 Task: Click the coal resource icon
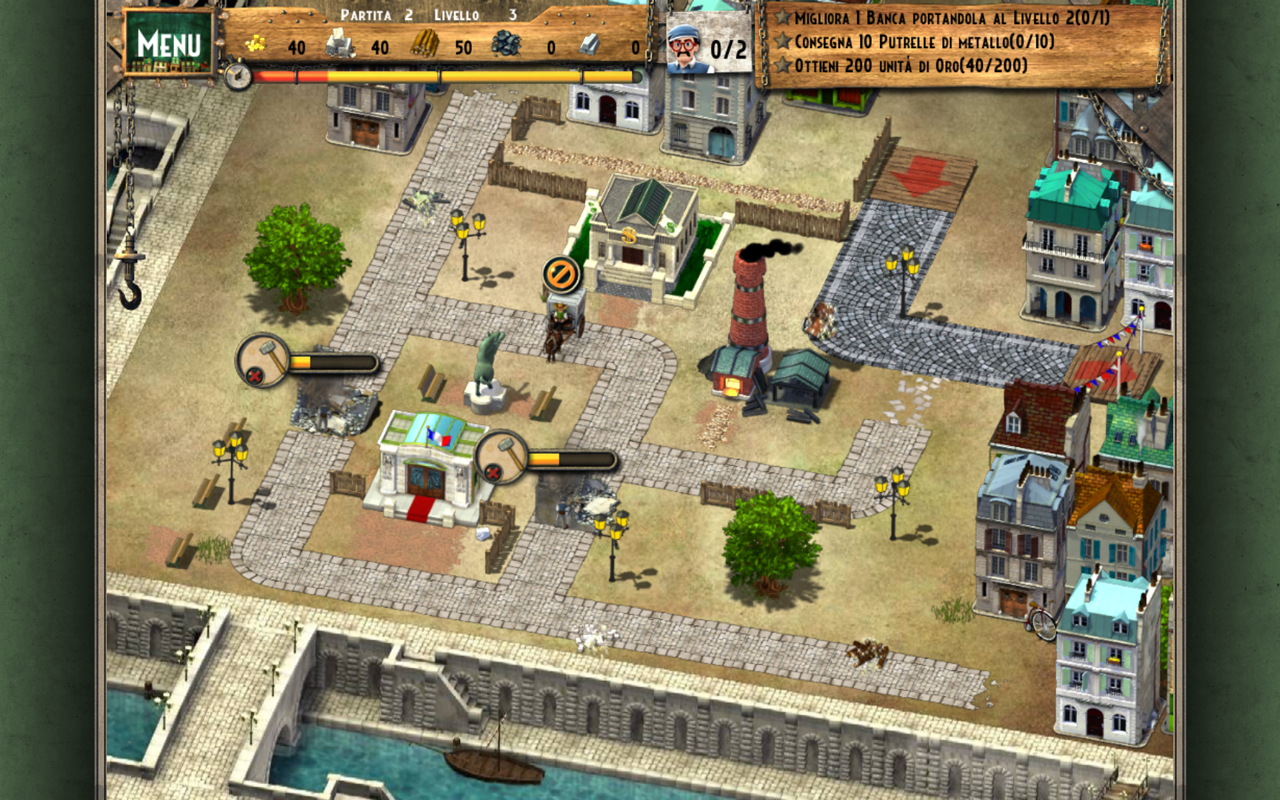[506, 44]
